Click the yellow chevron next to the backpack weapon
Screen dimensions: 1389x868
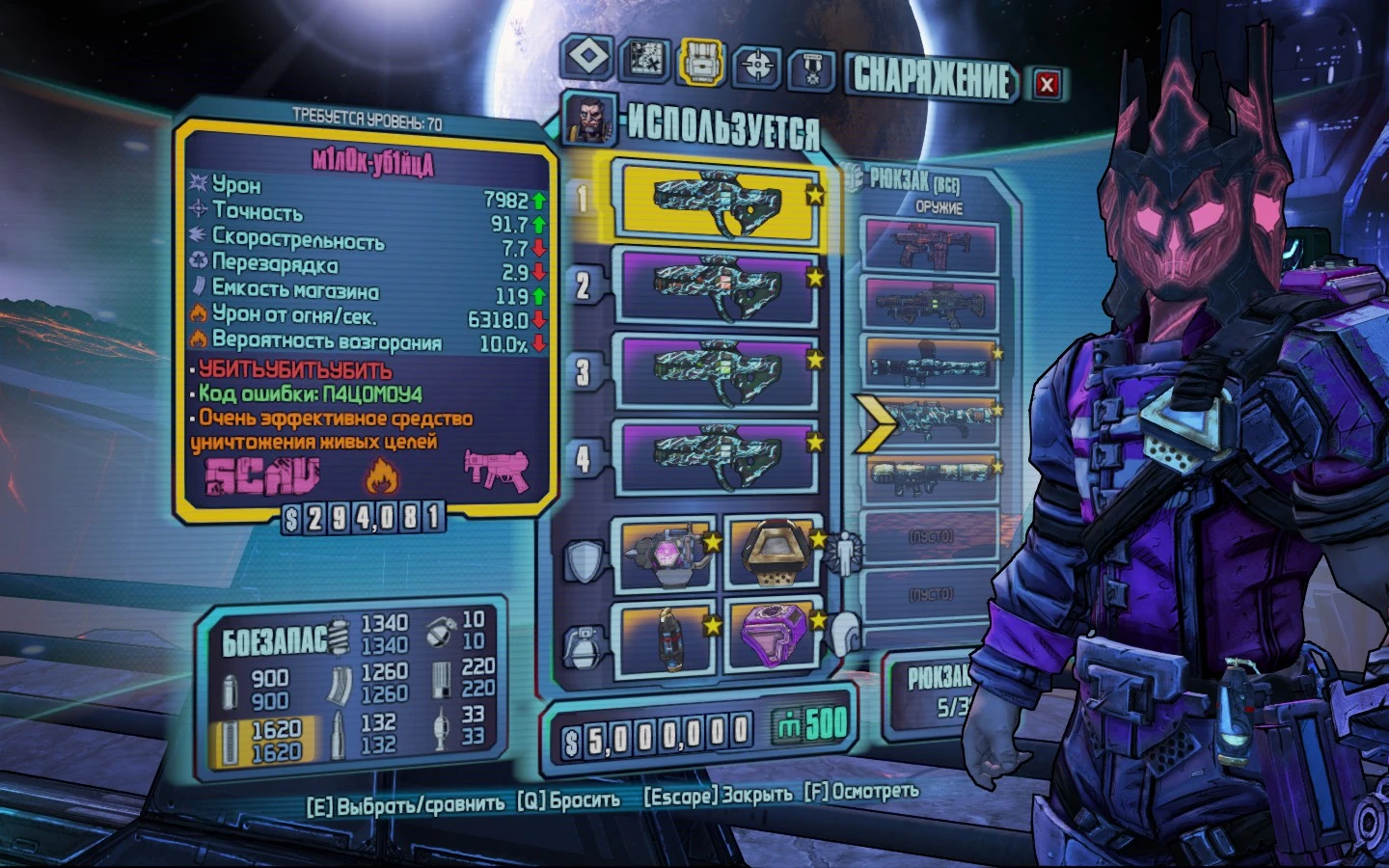877,422
